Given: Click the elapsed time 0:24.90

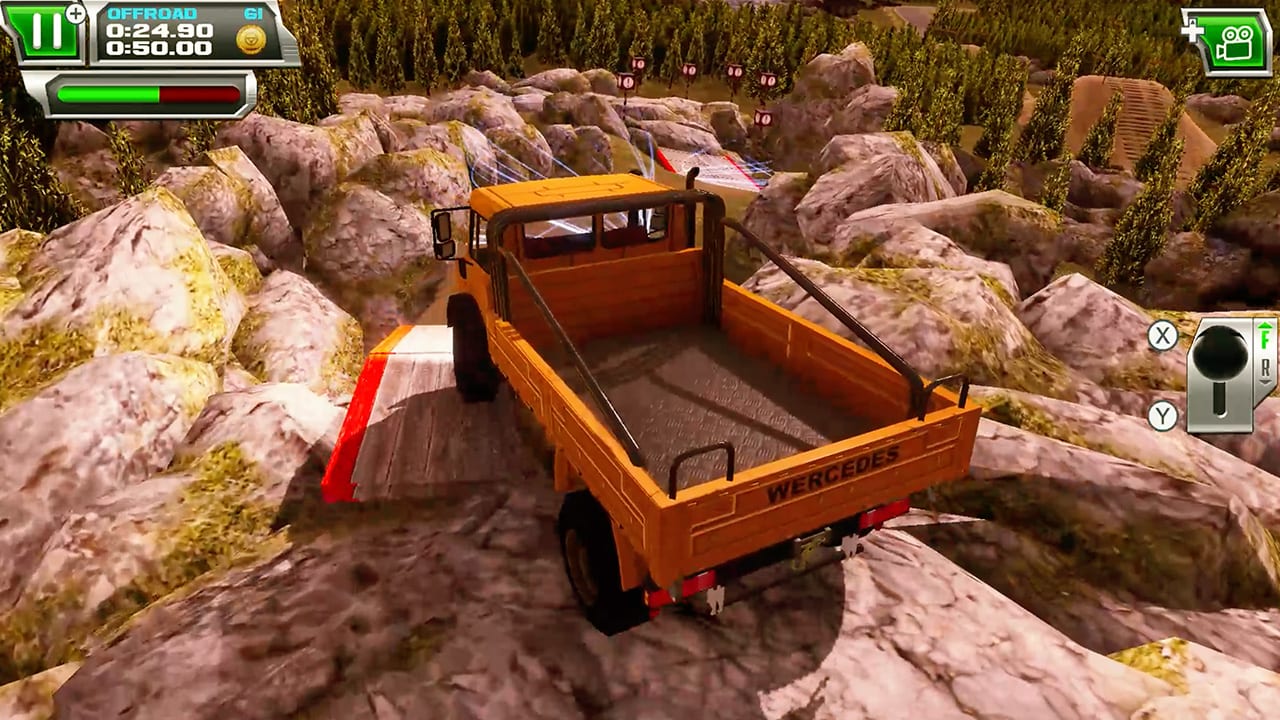Looking at the screenshot, I should [157, 31].
